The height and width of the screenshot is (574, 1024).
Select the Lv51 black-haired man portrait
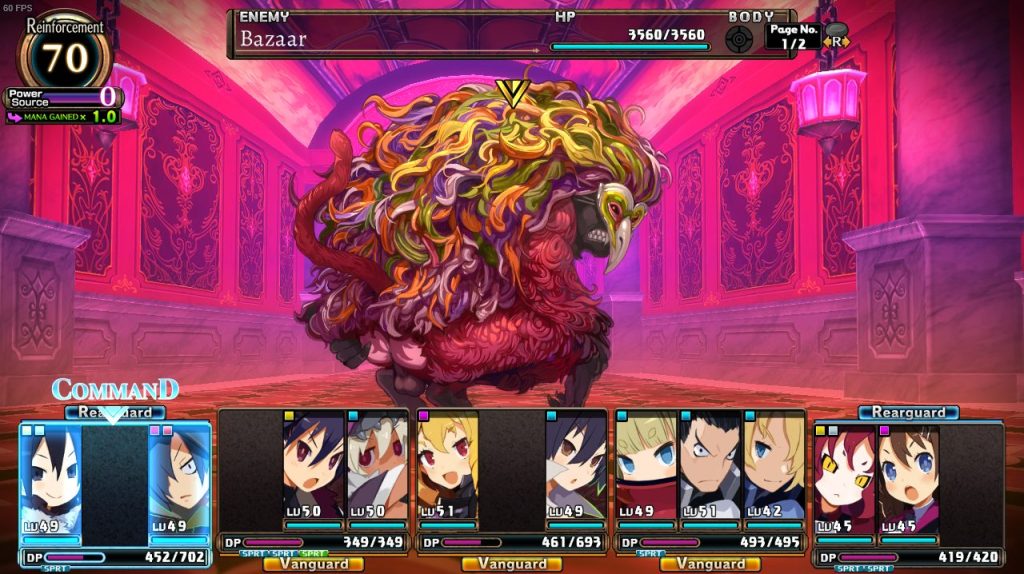pyautogui.click(x=710, y=467)
